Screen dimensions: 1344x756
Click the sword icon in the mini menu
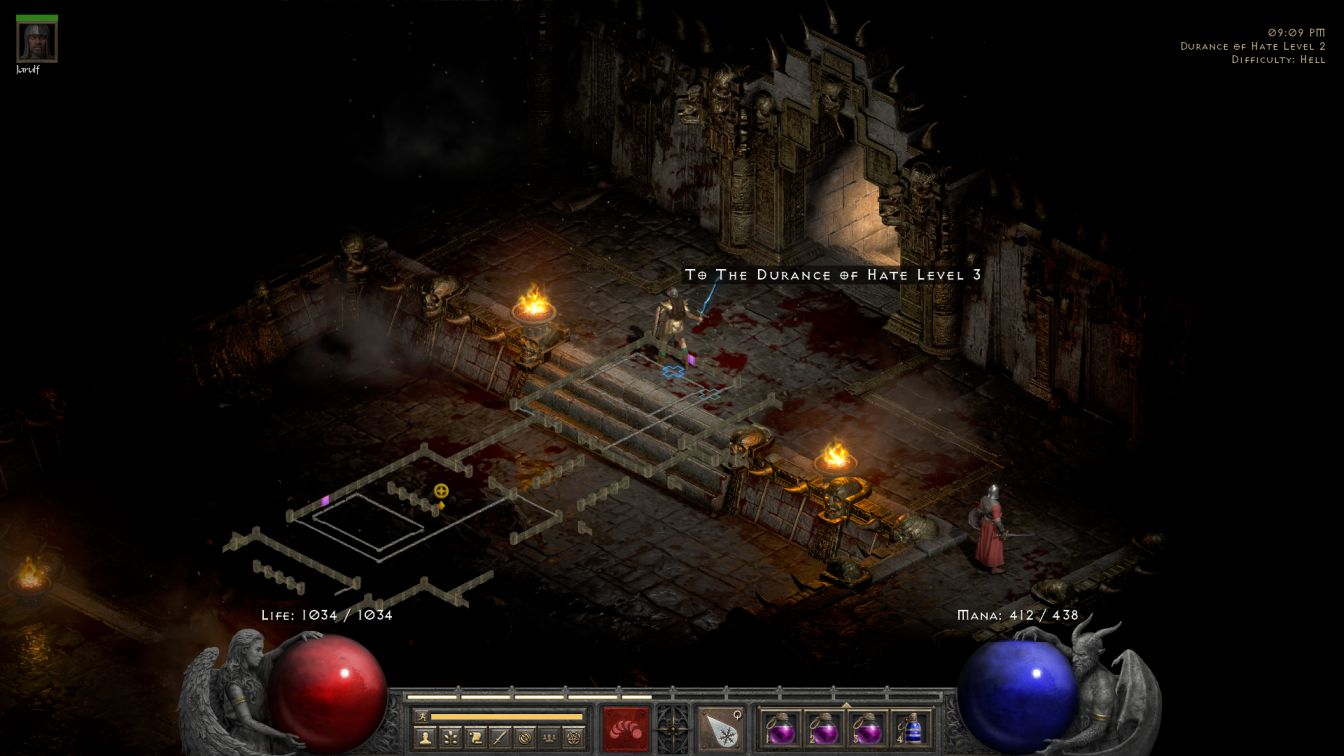500,738
